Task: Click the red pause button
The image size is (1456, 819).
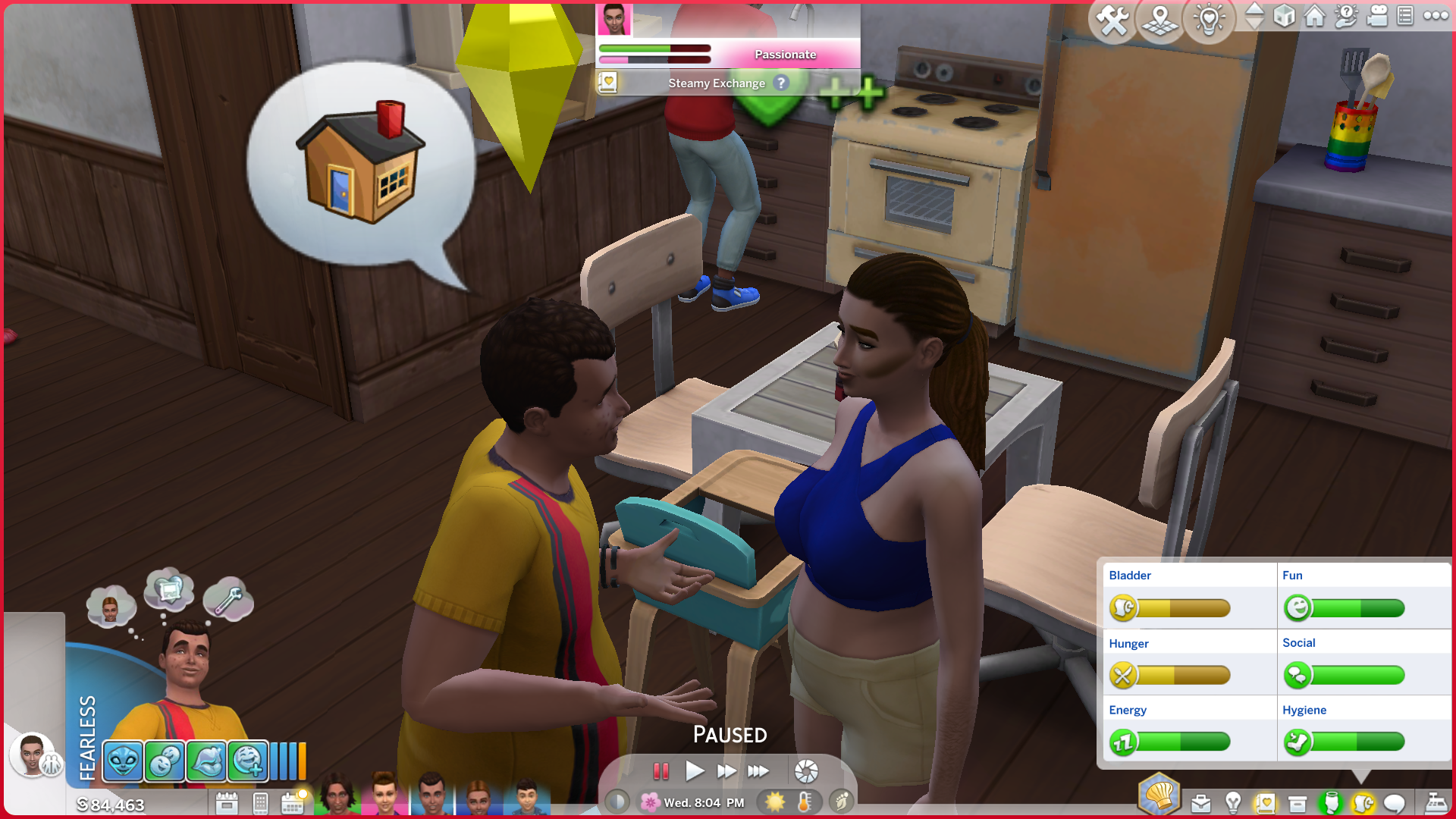Action: tap(661, 771)
